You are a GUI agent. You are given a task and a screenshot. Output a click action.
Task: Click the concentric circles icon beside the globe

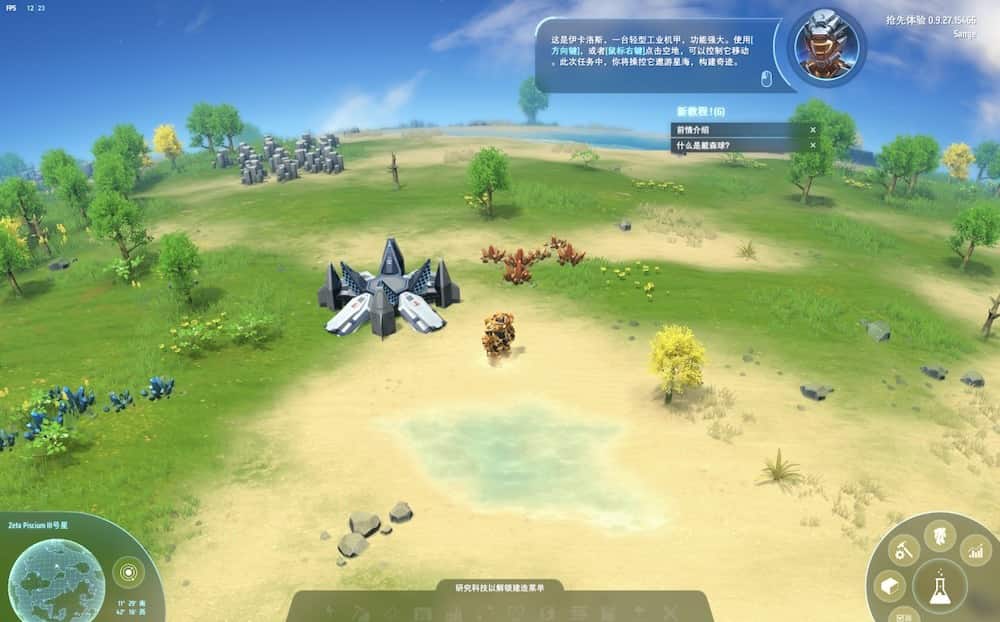point(127,573)
